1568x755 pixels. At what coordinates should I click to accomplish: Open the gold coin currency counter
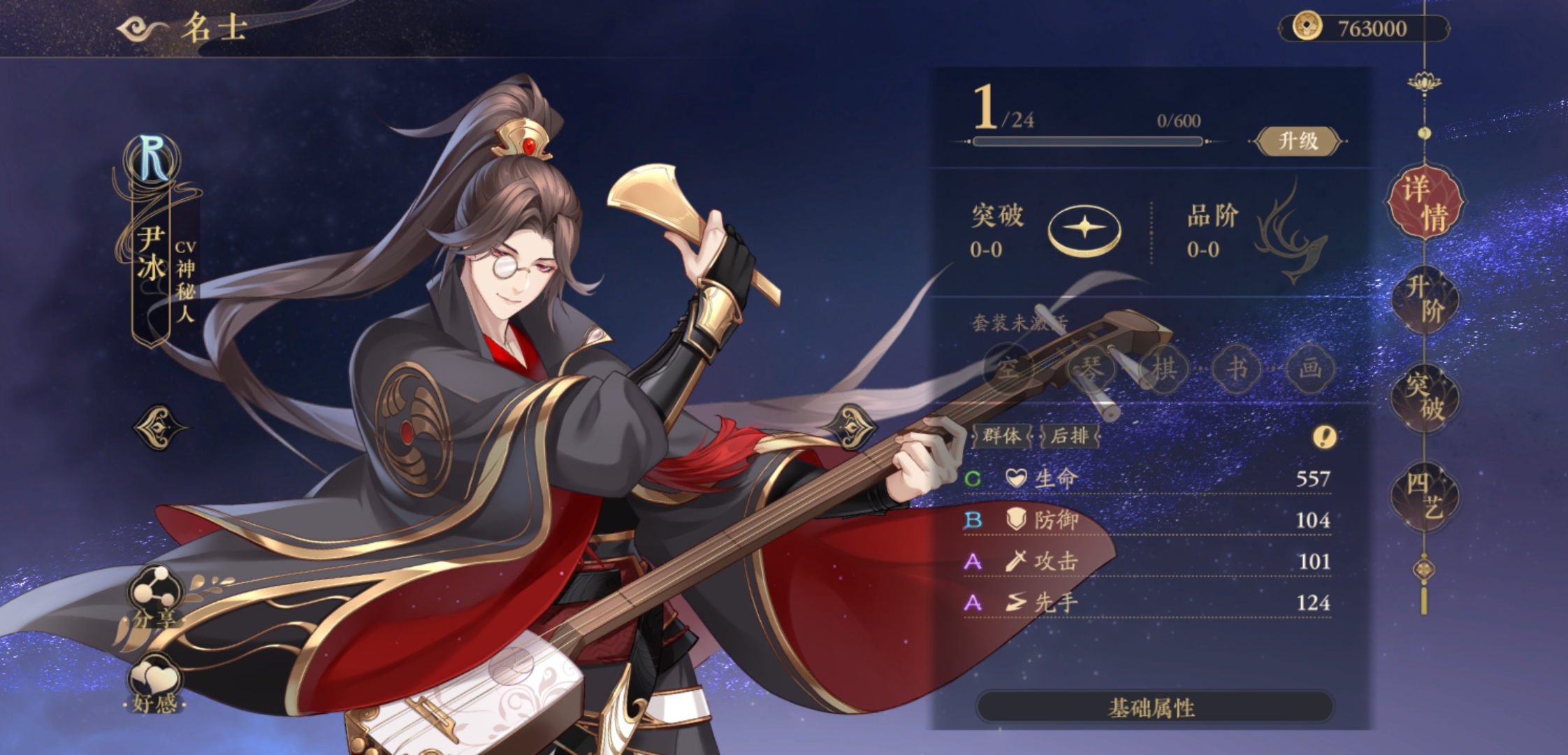pyautogui.click(x=1363, y=29)
